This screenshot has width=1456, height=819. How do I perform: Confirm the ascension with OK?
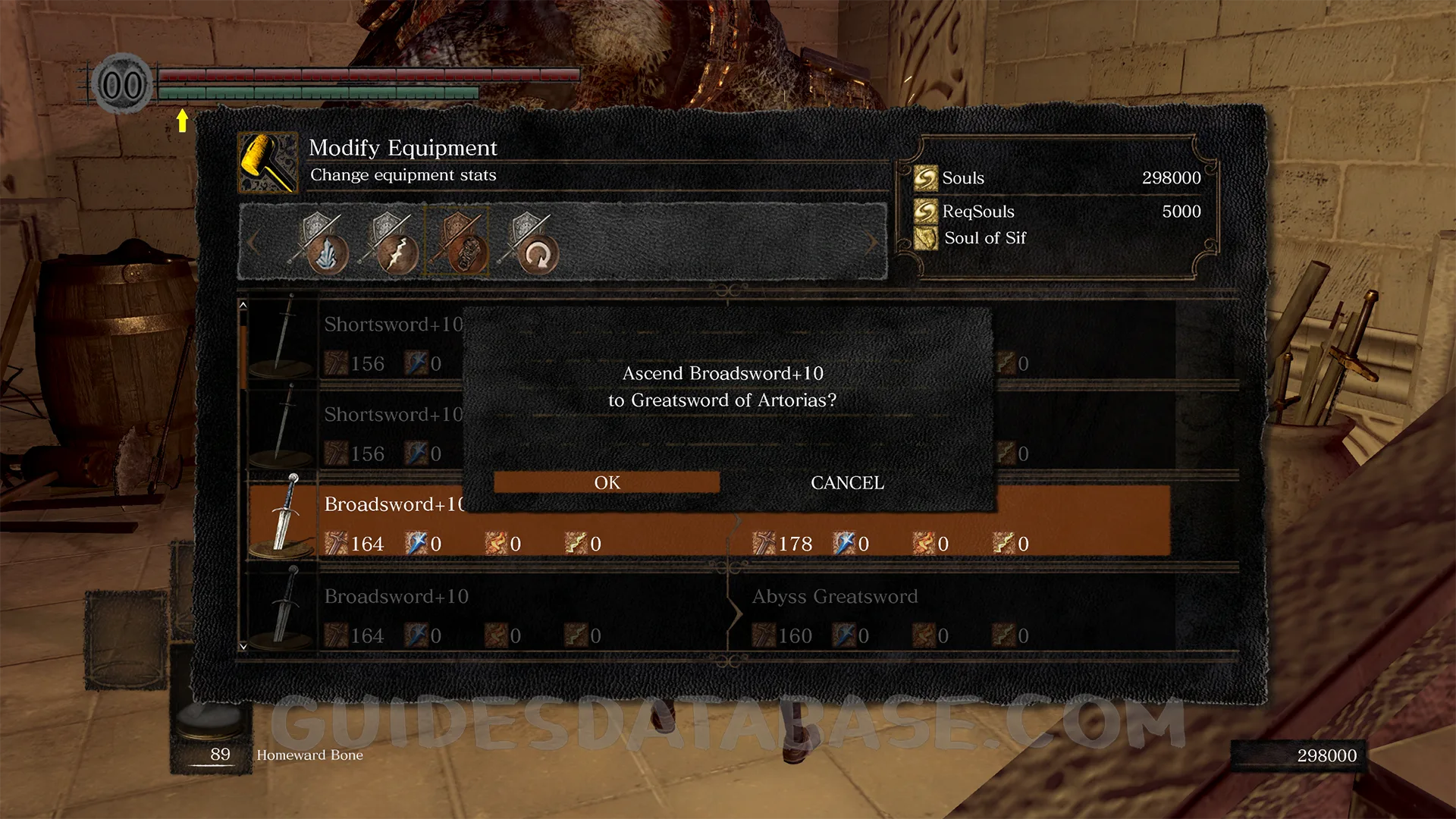[x=607, y=482]
